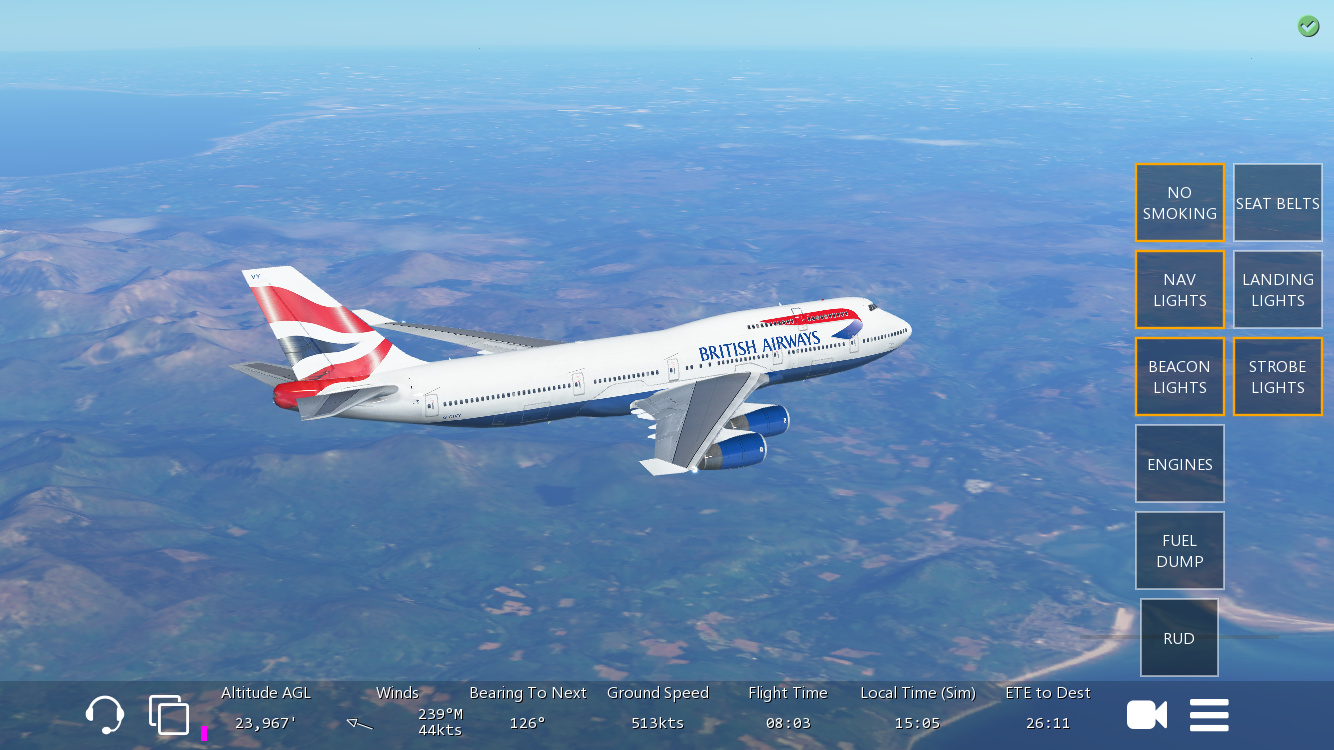Open the Engines panel
Viewport: 1334px width, 750px height.
tap(1179, 464)
